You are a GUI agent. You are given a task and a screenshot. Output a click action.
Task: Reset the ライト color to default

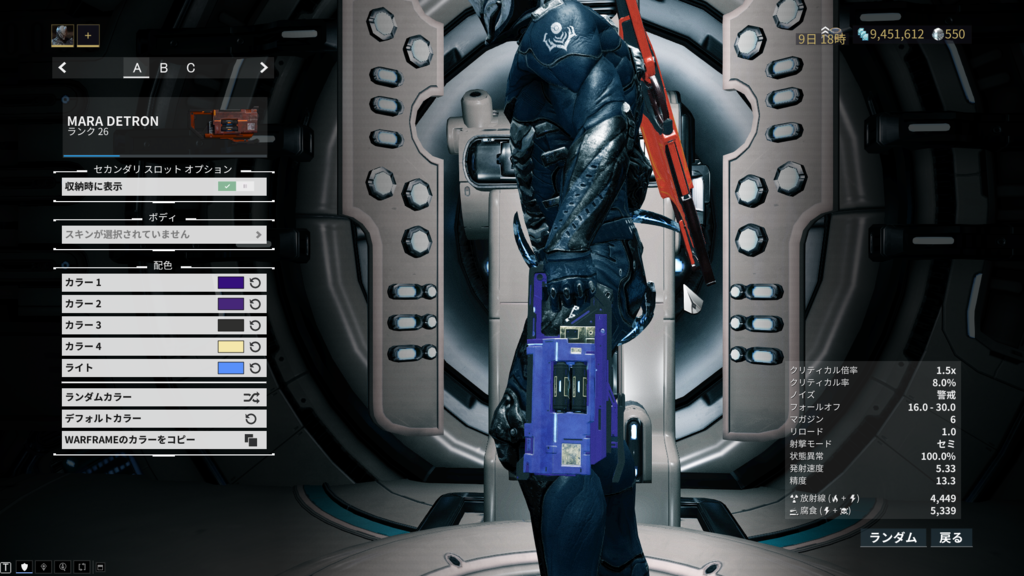[255, 368]
